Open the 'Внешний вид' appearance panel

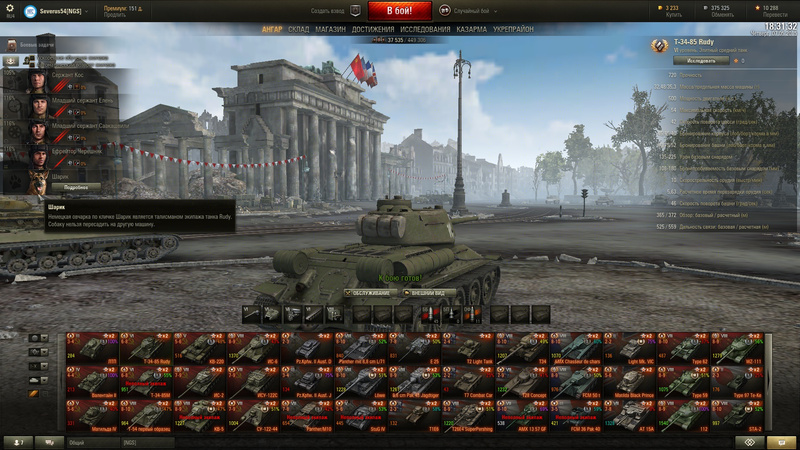pos(428,292)
